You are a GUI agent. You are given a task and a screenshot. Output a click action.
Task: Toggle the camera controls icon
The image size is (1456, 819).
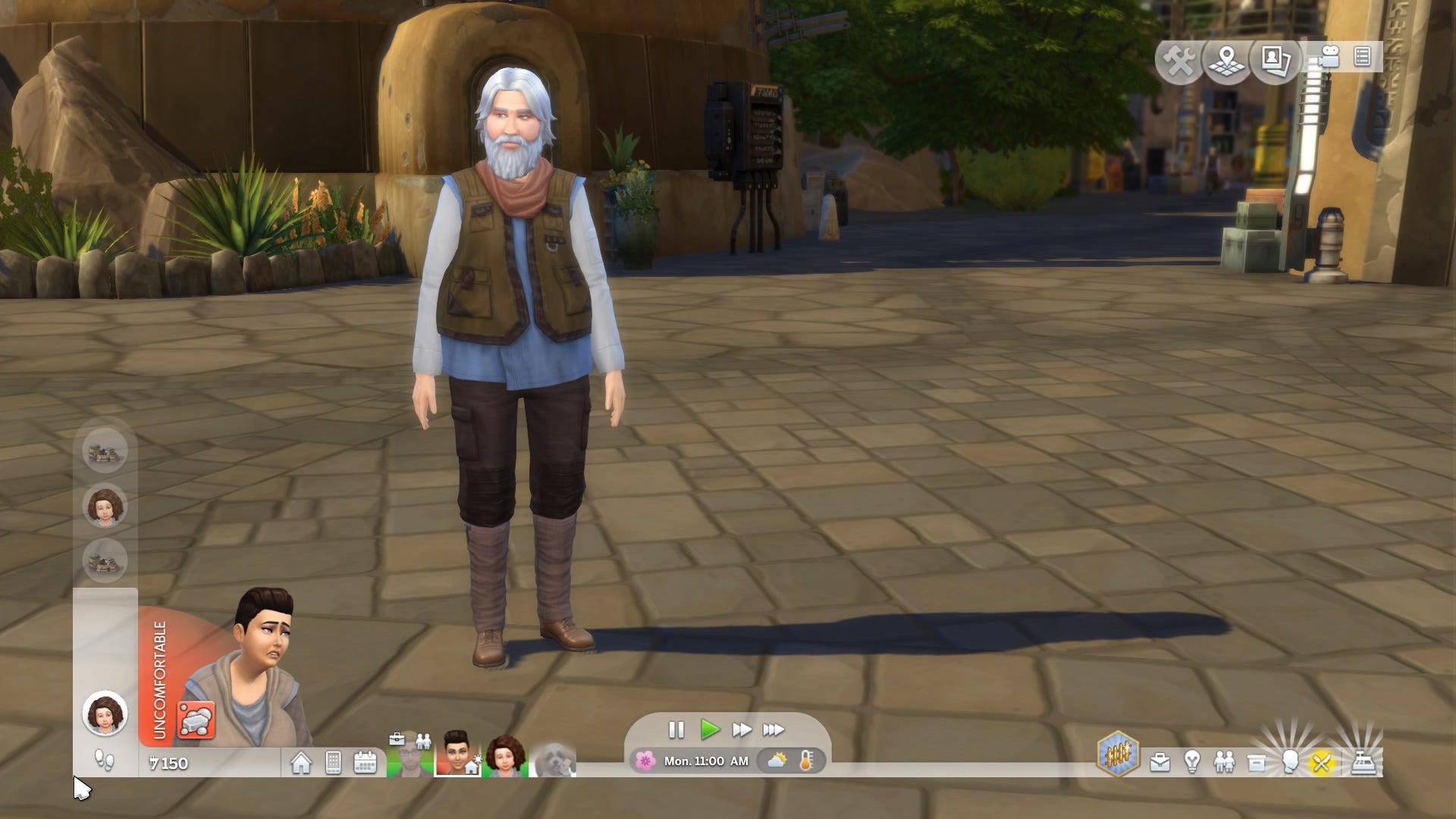coord(1328,58)
